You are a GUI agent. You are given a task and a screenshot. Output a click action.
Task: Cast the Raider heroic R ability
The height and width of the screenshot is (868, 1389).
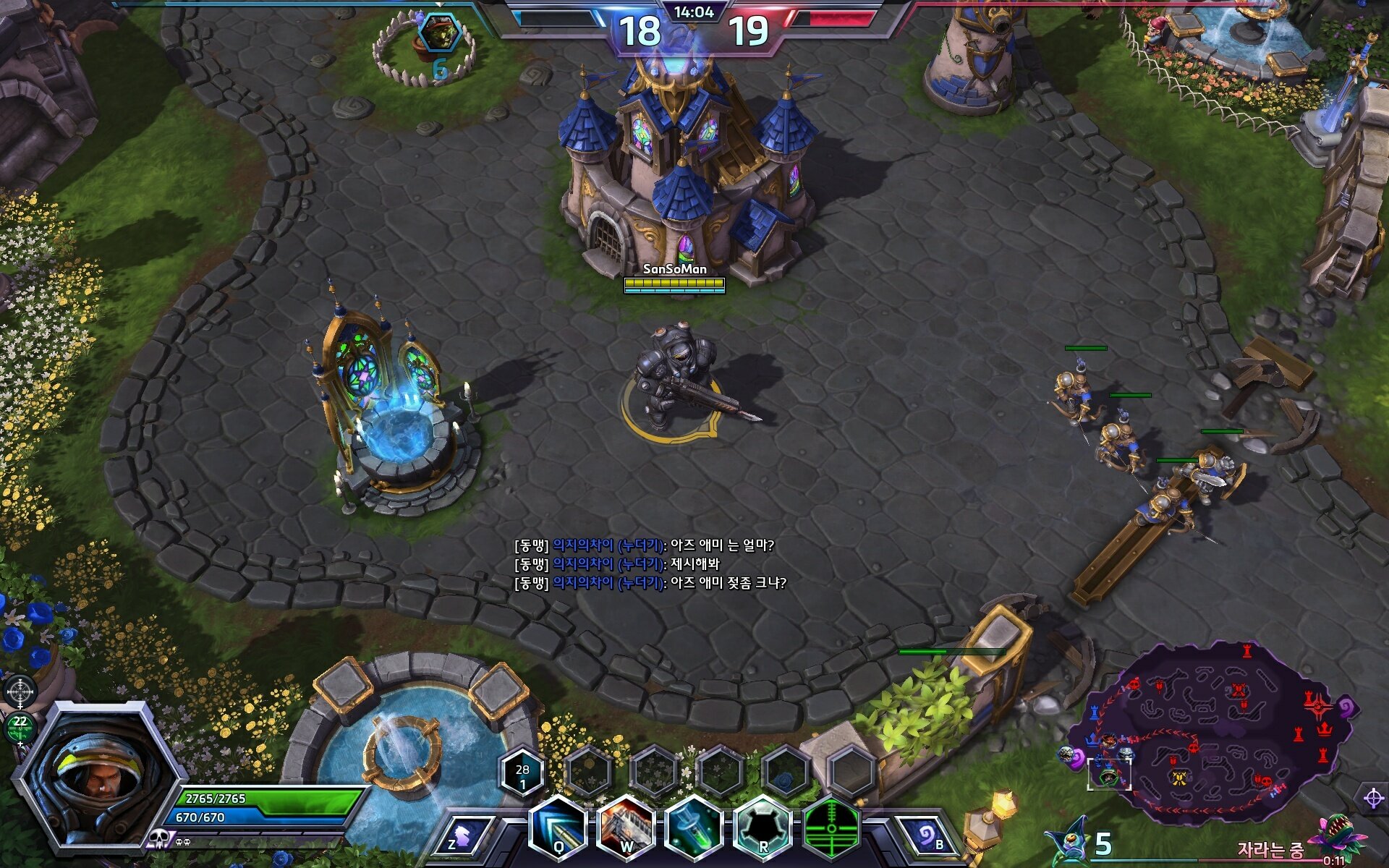tap(762, 829)
